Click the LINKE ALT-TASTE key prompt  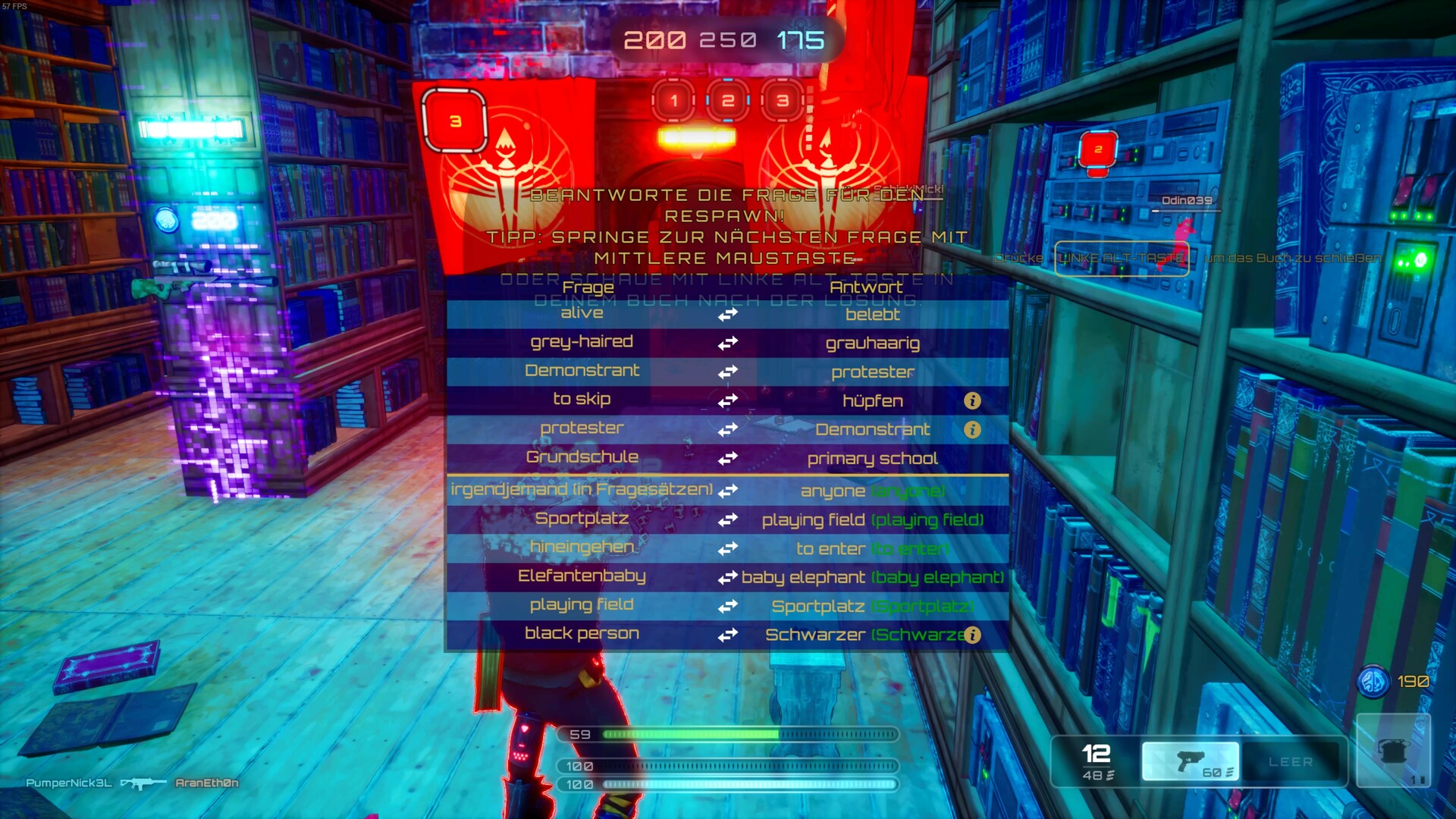pos(1120,259)
